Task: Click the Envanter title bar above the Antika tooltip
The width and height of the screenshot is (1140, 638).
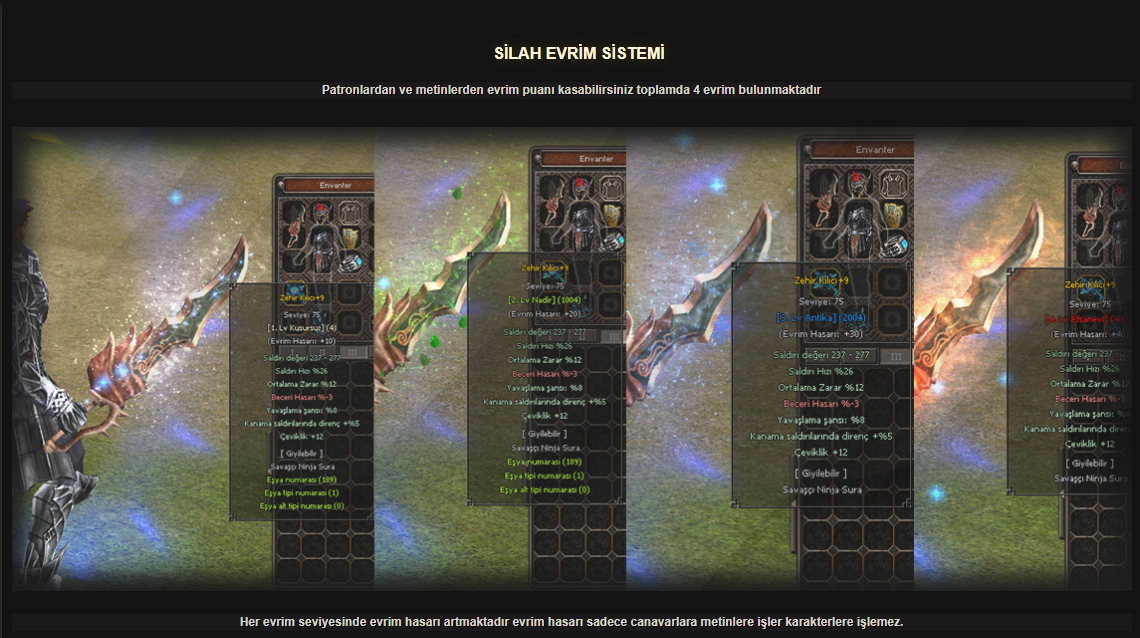Action: 874,150
